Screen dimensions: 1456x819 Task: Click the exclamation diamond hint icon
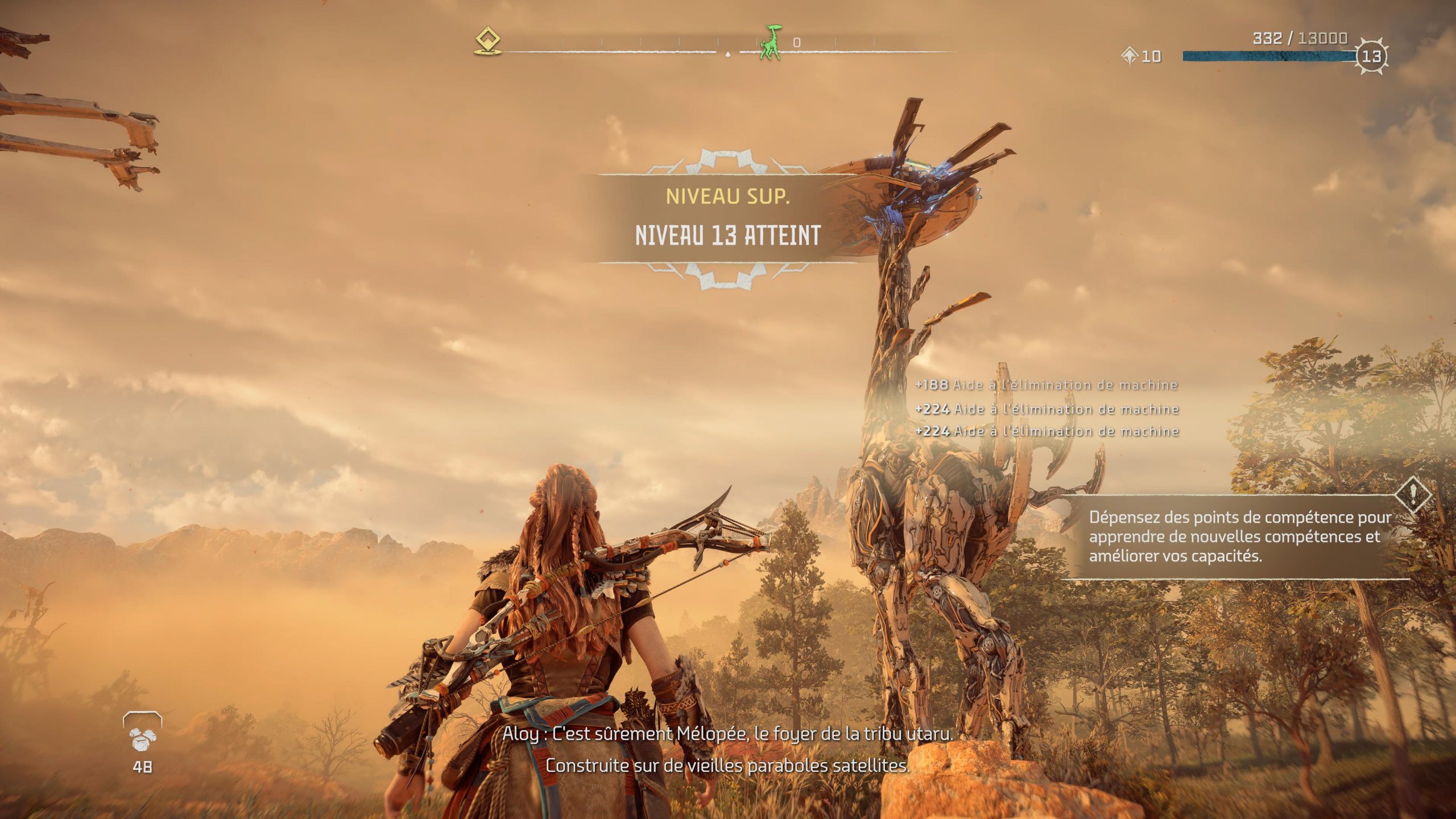[1413, 495]
